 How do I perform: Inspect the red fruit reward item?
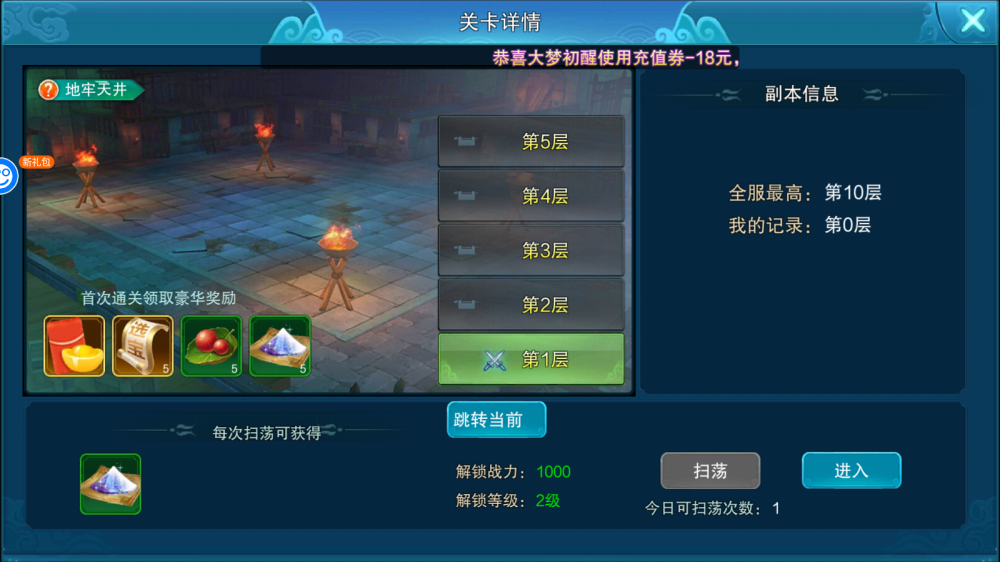[211, 346]
